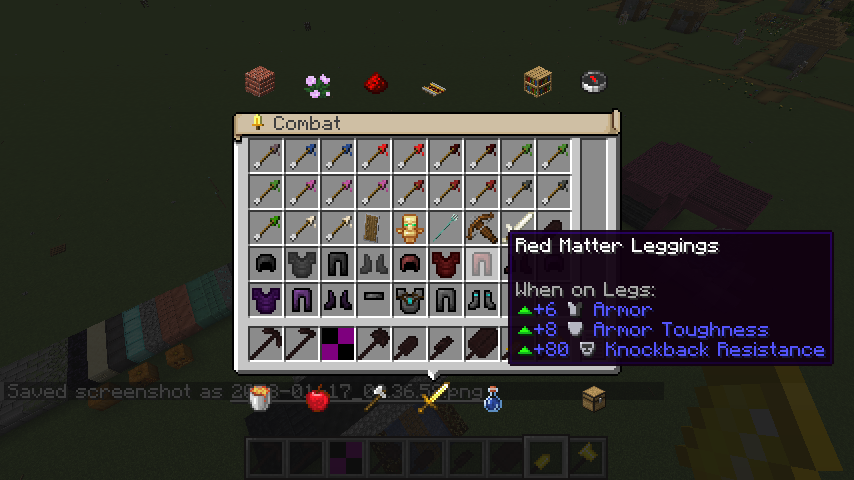Select the red matter chestplate

pyautogui.click(x=446, y=265)
